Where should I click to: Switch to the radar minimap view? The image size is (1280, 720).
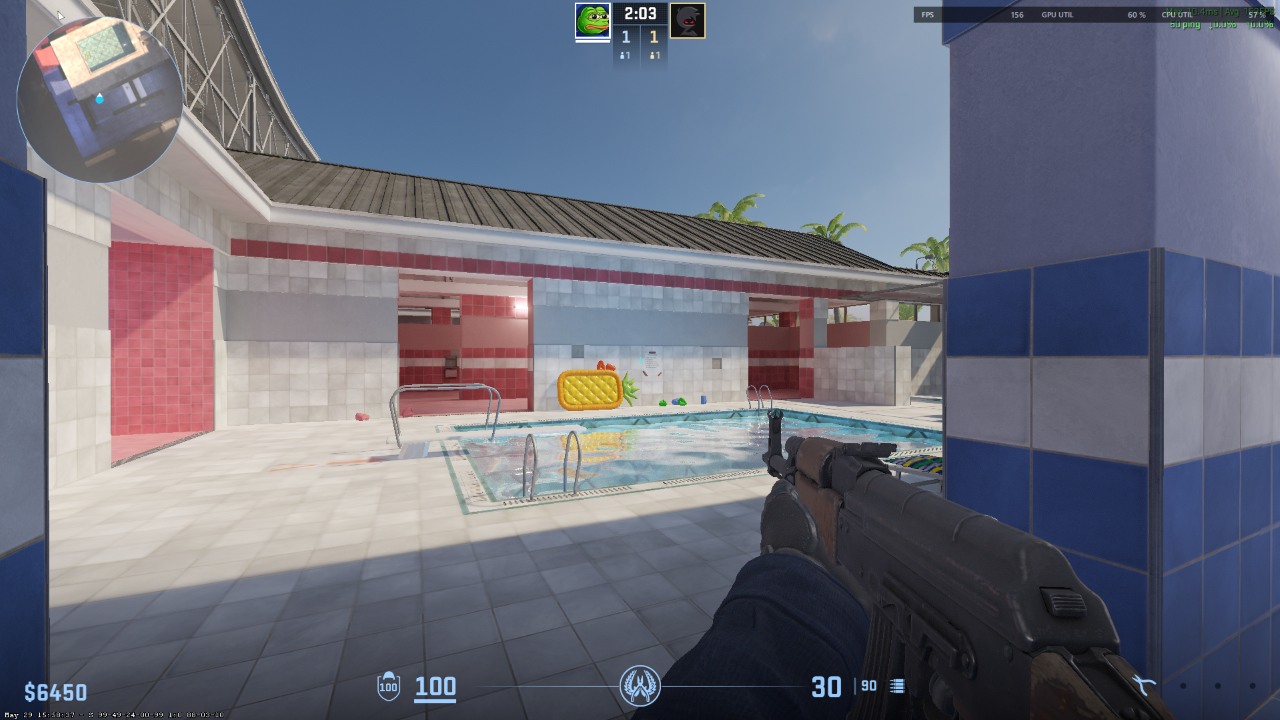[100, 100]
